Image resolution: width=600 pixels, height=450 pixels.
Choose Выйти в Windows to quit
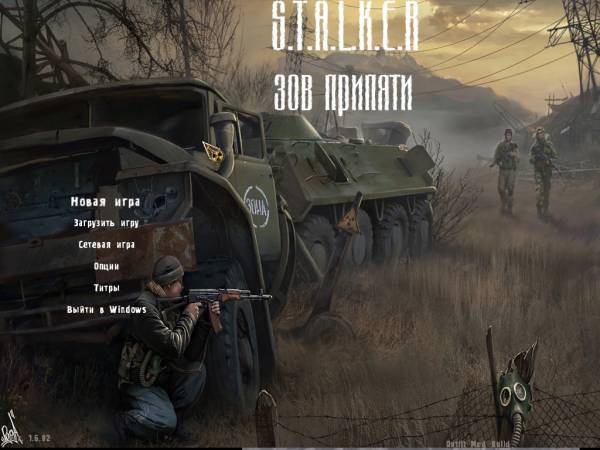106,310
